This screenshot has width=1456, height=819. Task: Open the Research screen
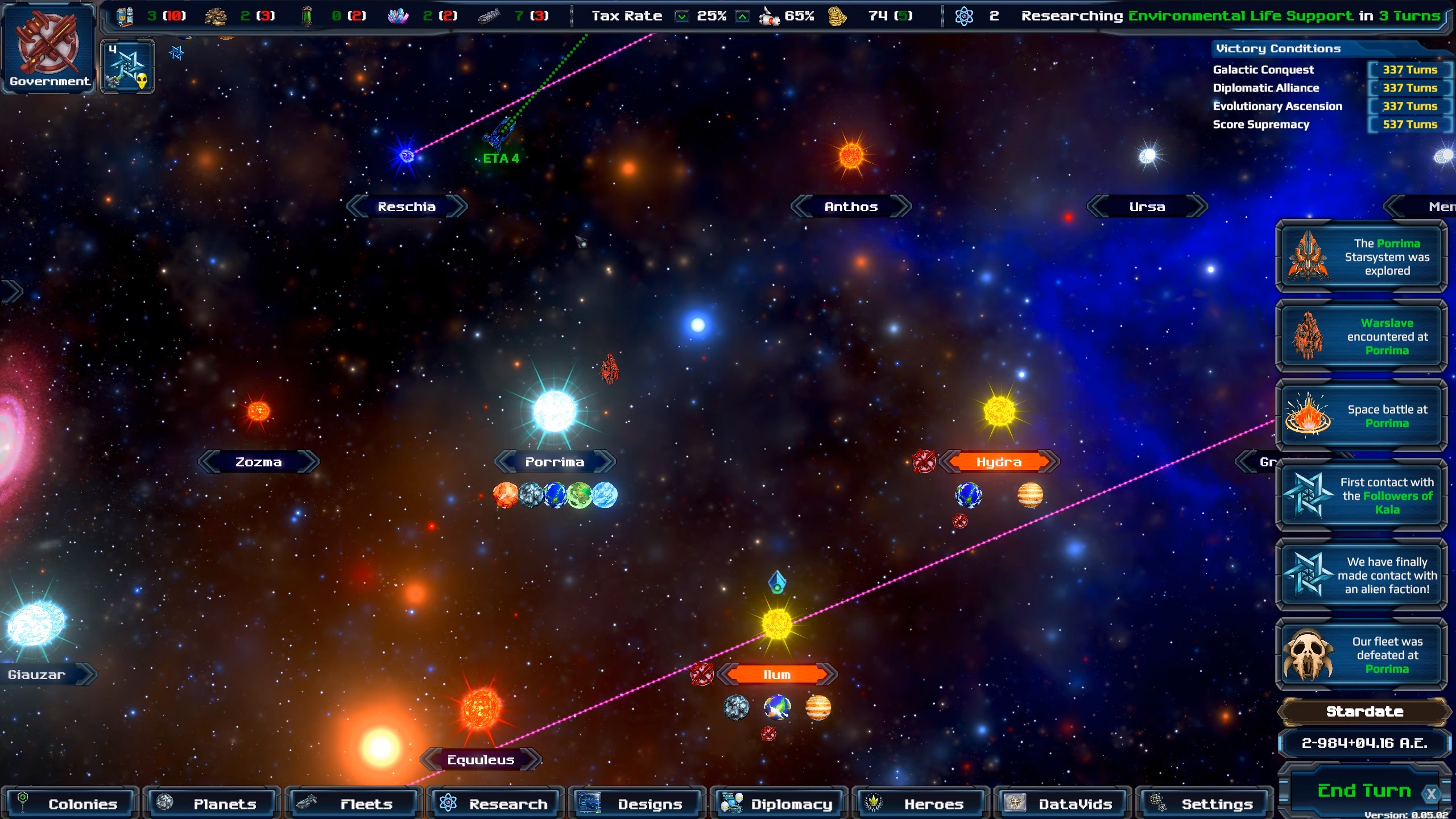495,804
